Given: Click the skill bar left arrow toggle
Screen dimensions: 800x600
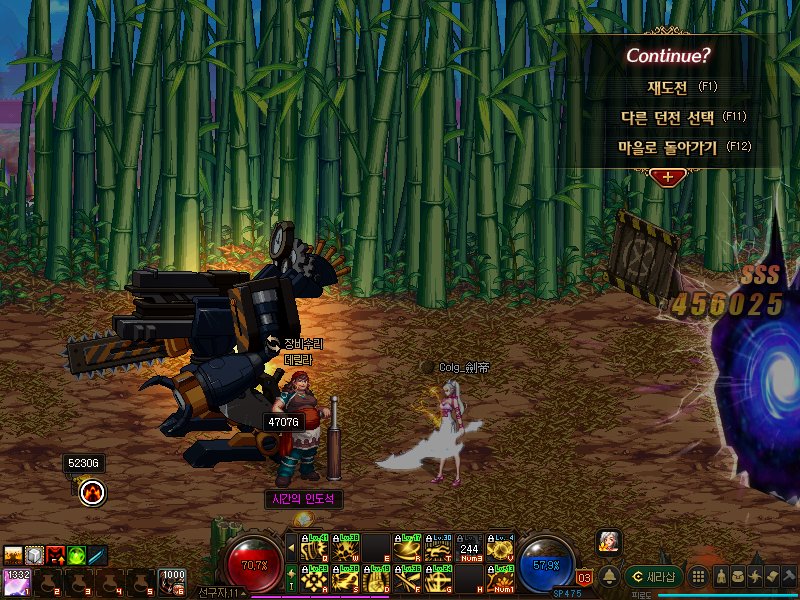Looking at the screenshot, I should click(x=291, y=548).
